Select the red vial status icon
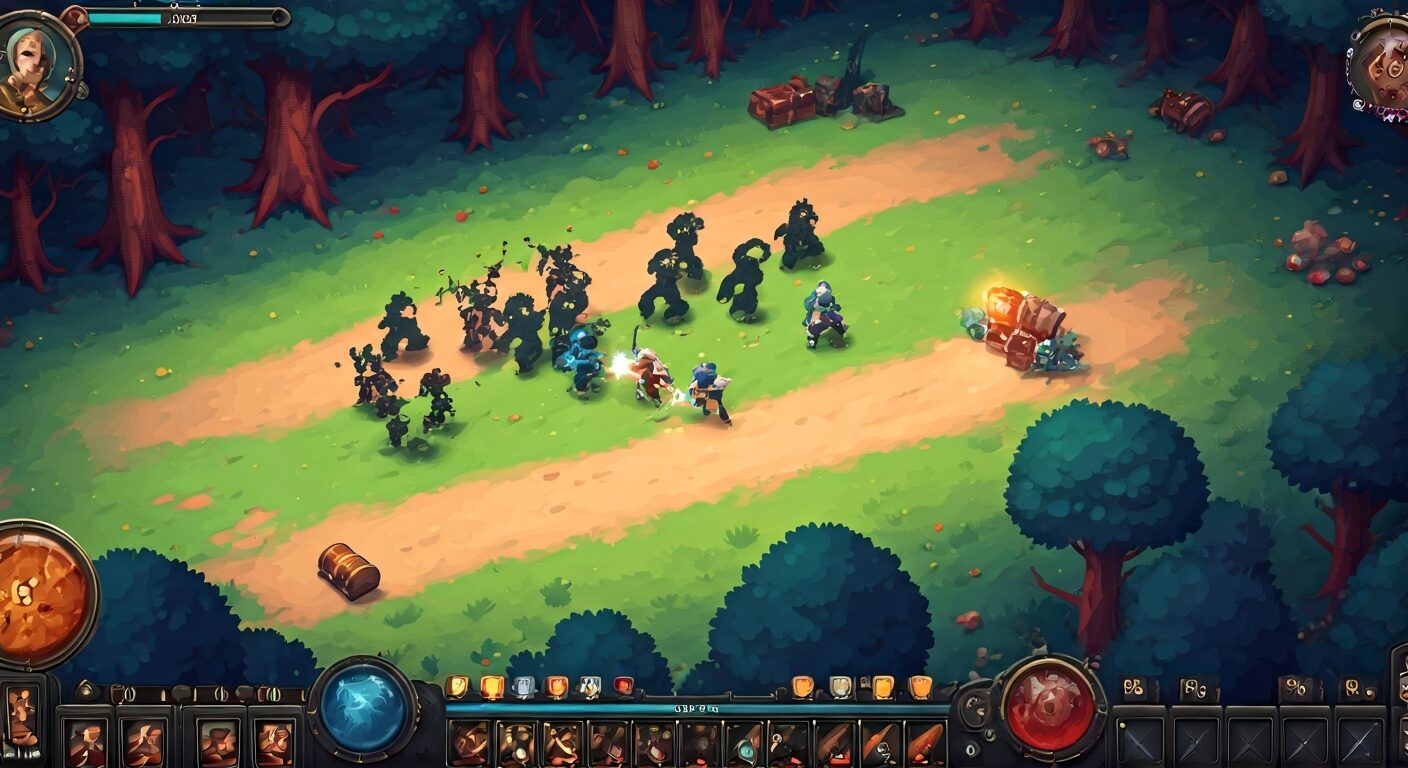The image size is (1408, 768). (623, 683)
